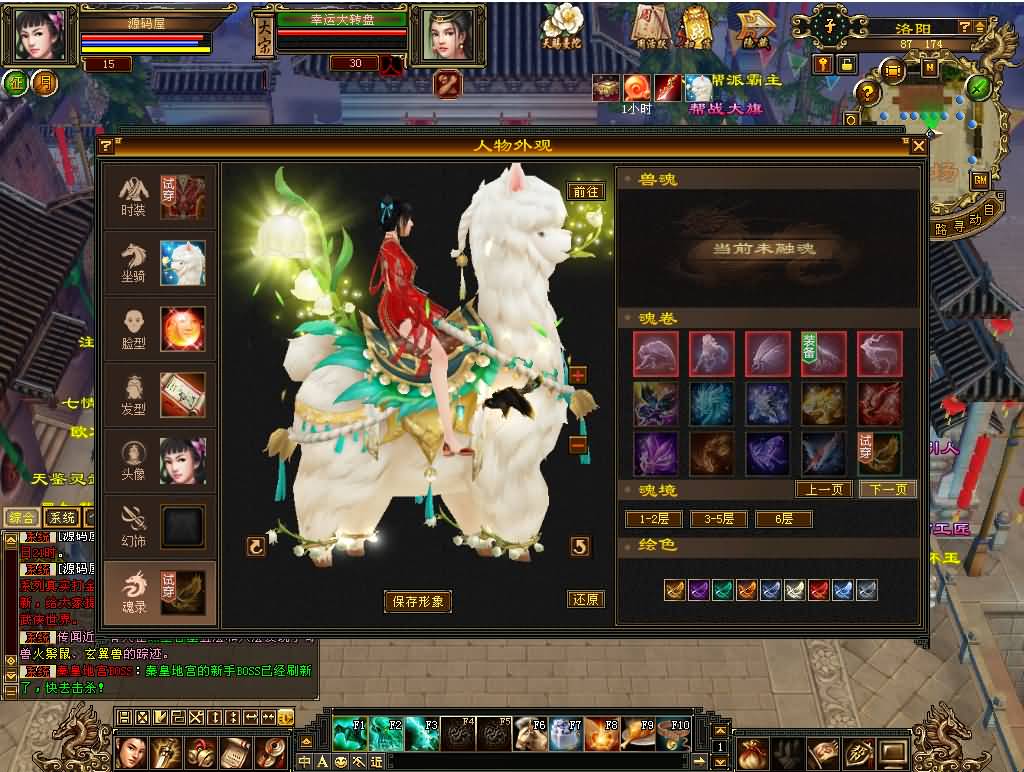1024x772 pixels.
Task: Zoom in the character preview with plus
Action: (x=578, y=376)
